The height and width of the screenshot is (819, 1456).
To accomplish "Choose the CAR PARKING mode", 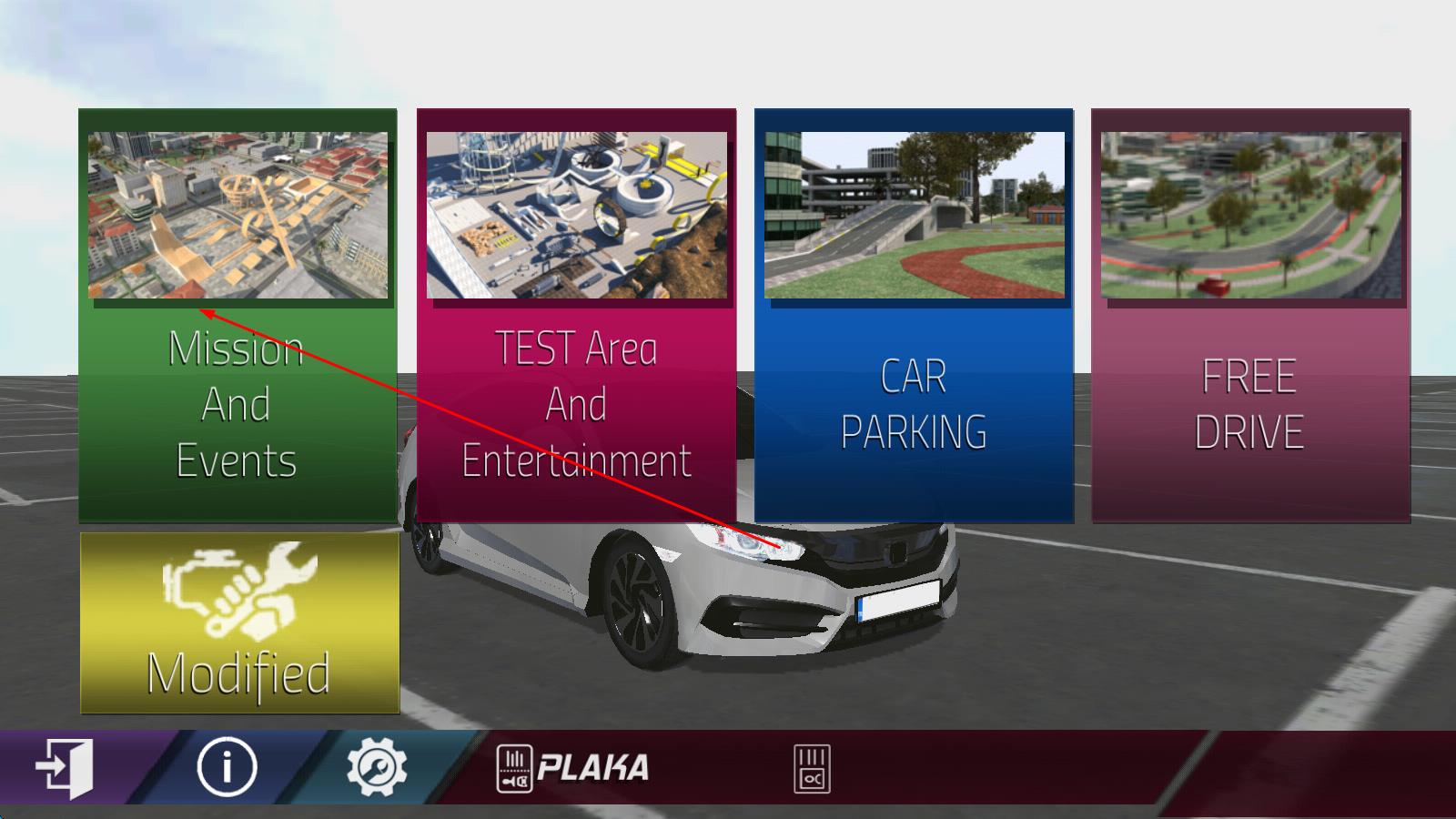I will [x=914, y=314].
